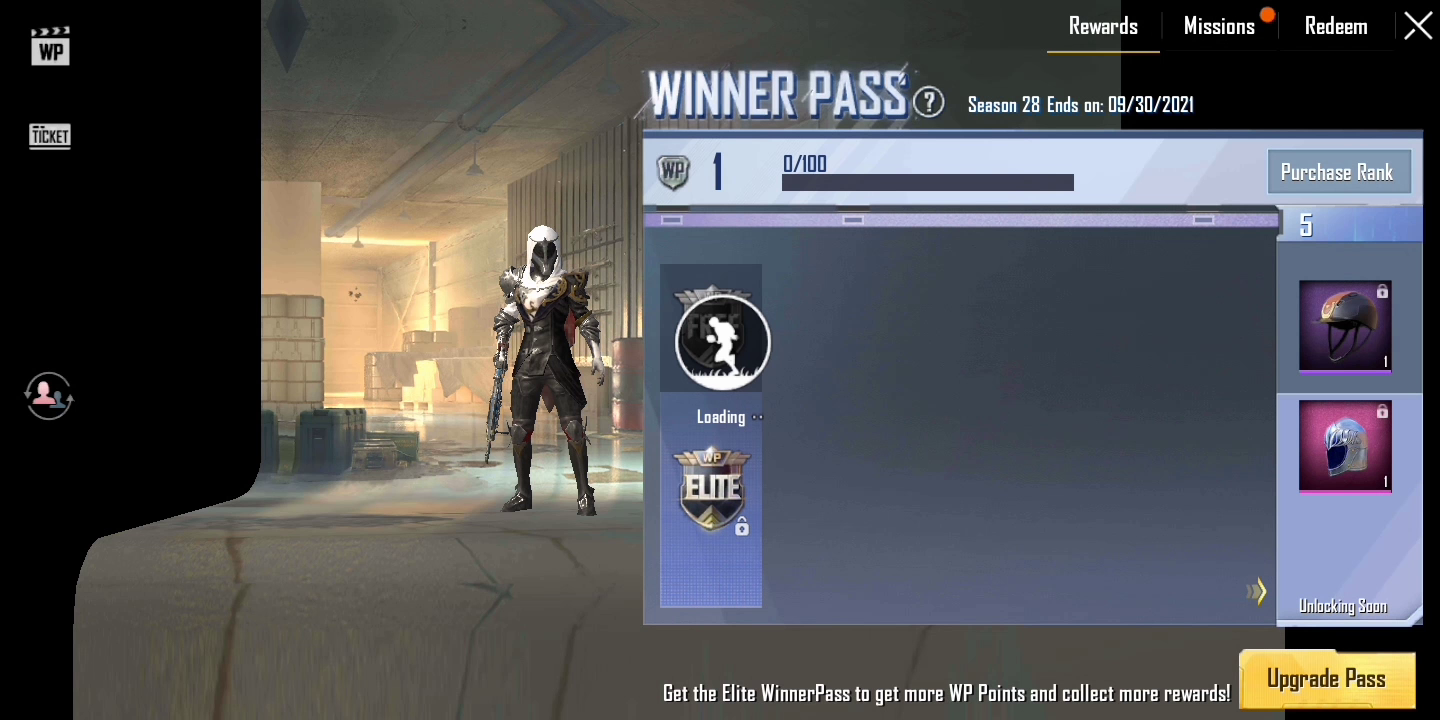Open the Redeem tab
The height and width of the screenshot is (720, 1440).
click(x=1336, y=25)
